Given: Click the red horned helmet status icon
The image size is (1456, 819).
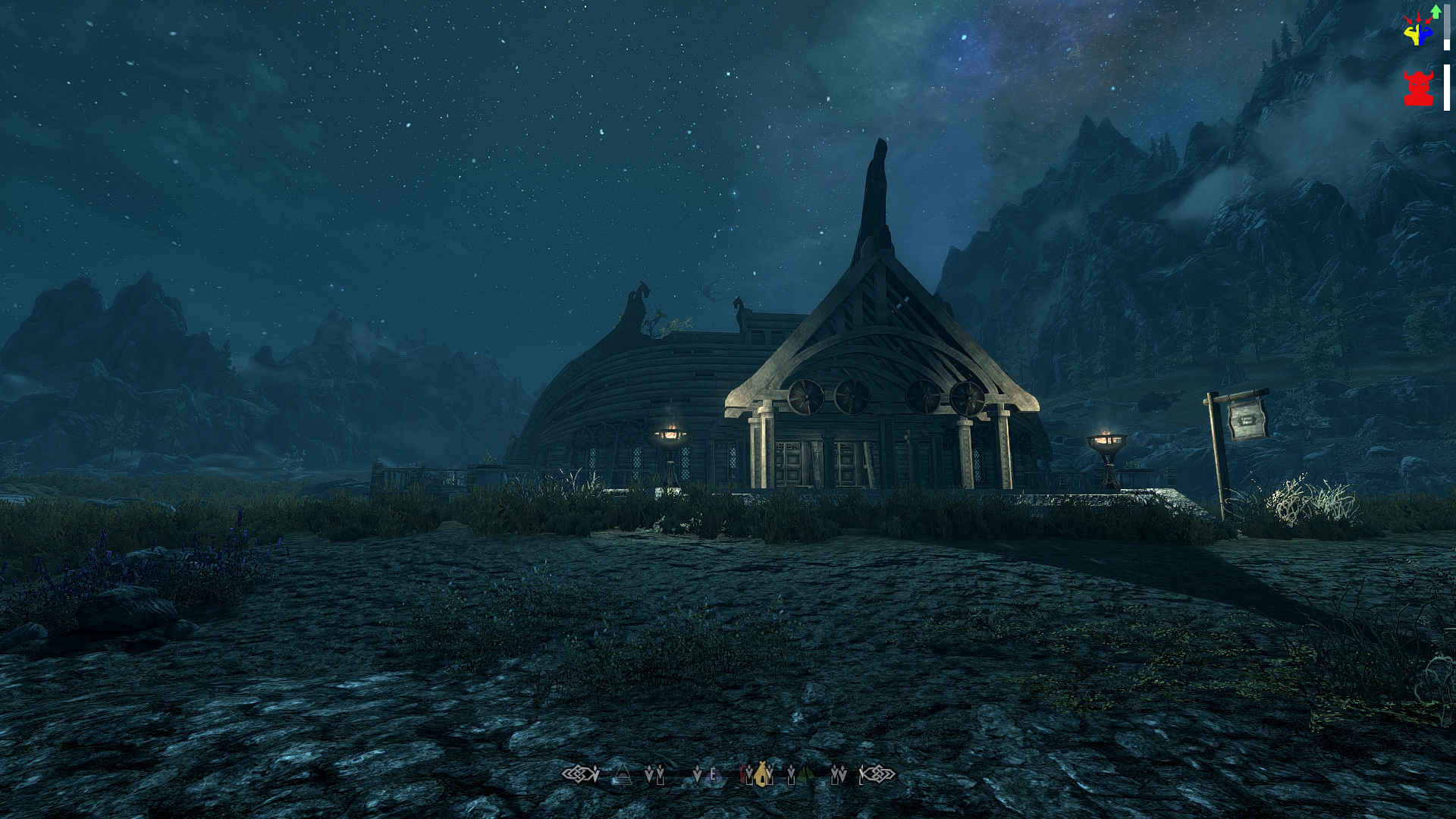Looking at the screenshot, I should coord(1417,89).
